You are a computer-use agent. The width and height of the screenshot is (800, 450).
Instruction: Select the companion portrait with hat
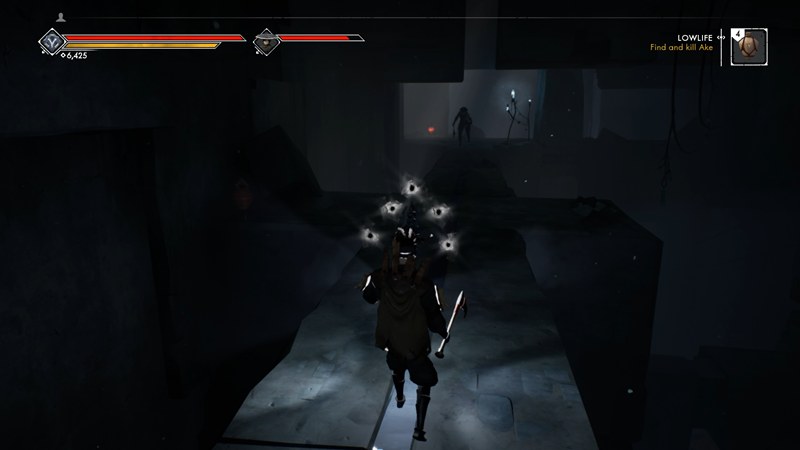[265, 42]
